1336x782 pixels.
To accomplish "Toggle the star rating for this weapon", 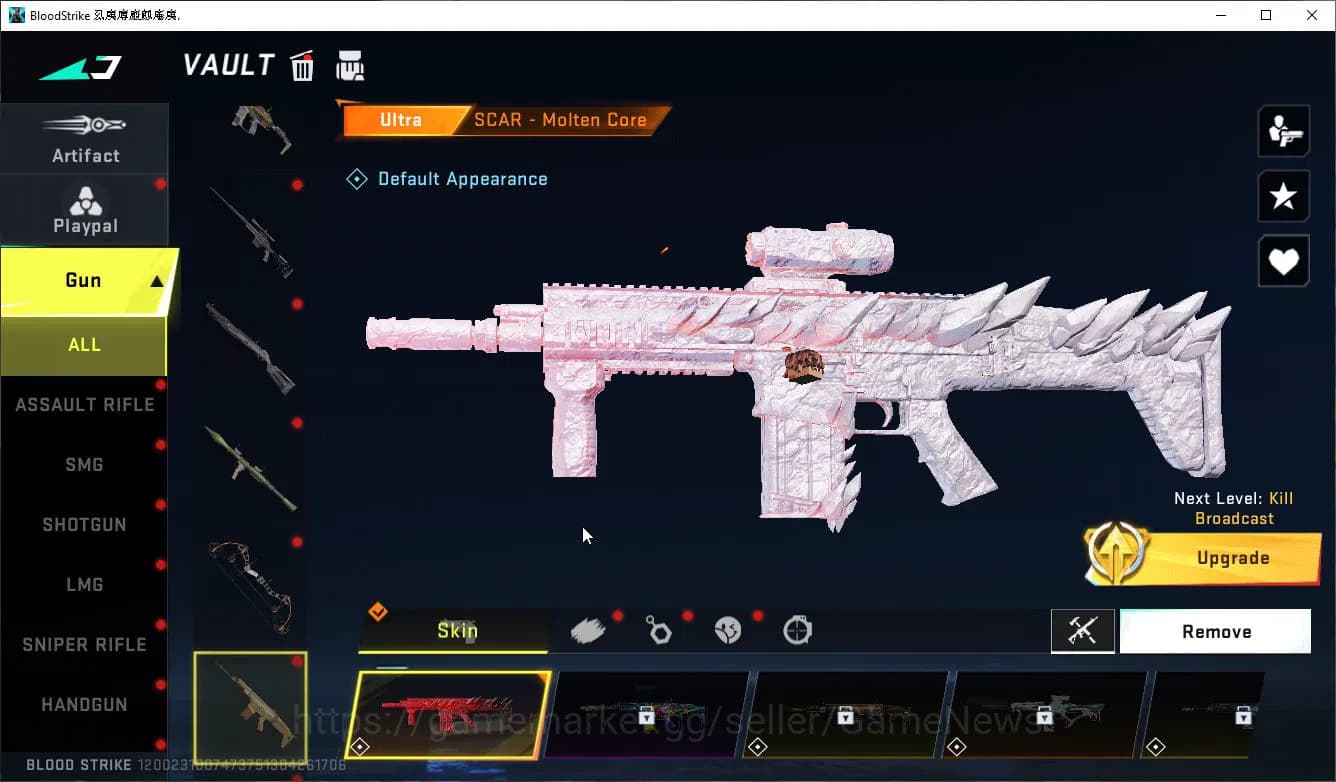I will (1283, 196).
